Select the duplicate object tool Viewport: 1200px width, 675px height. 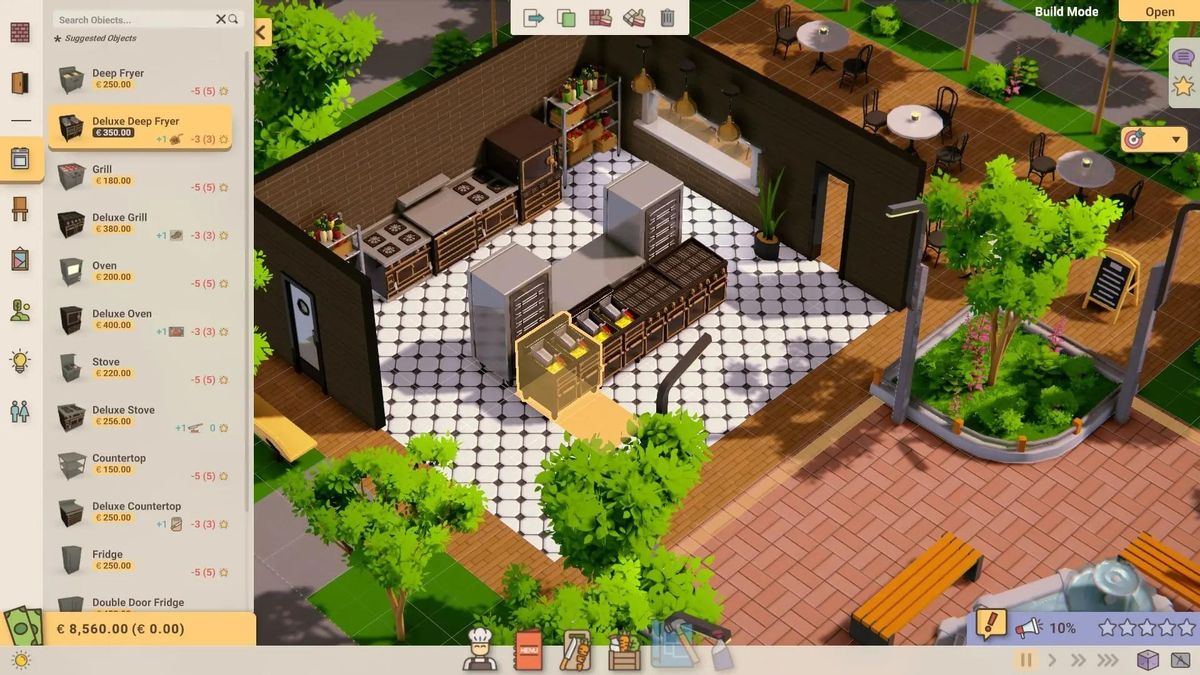(x=566, y=17)
